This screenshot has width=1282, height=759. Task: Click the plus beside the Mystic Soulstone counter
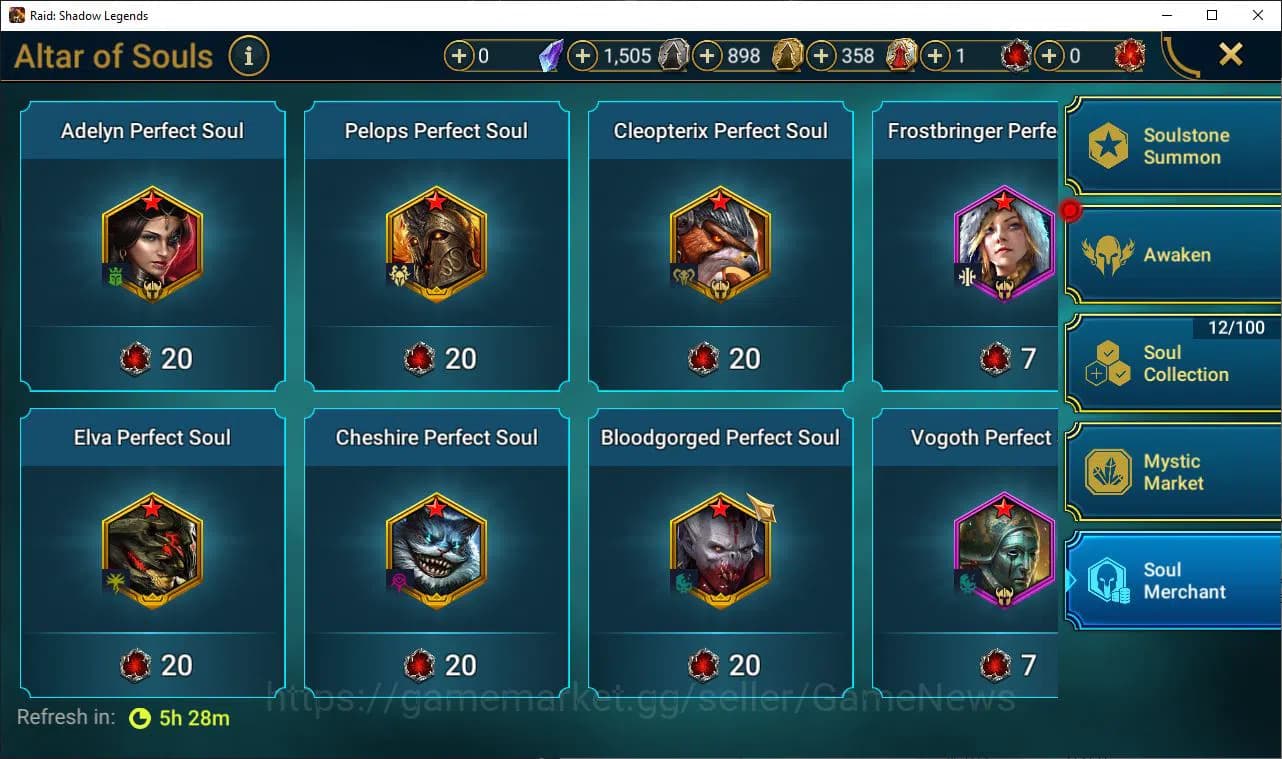coord(461,56)
